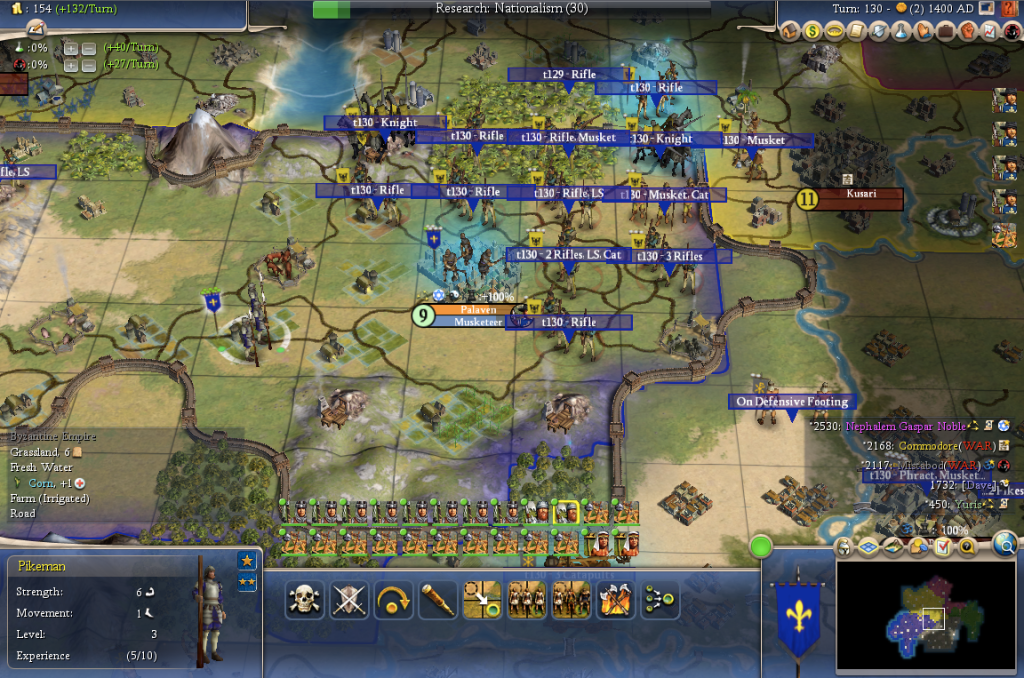Click the green End Turn button

(x=762, y=548)
